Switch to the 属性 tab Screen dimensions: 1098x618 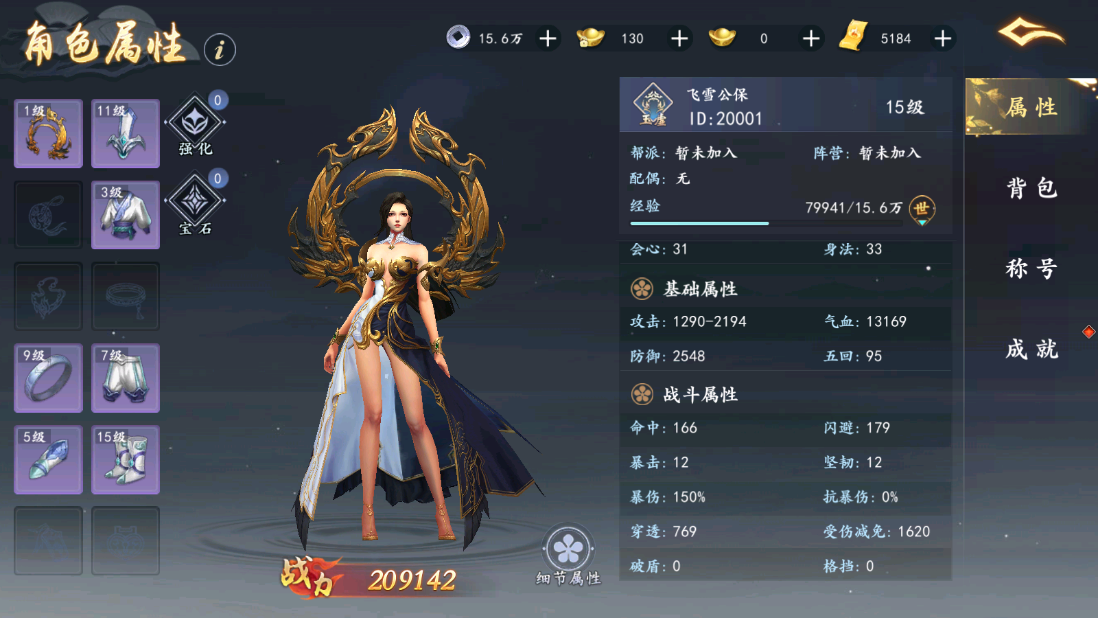[x=1030, y=107]
